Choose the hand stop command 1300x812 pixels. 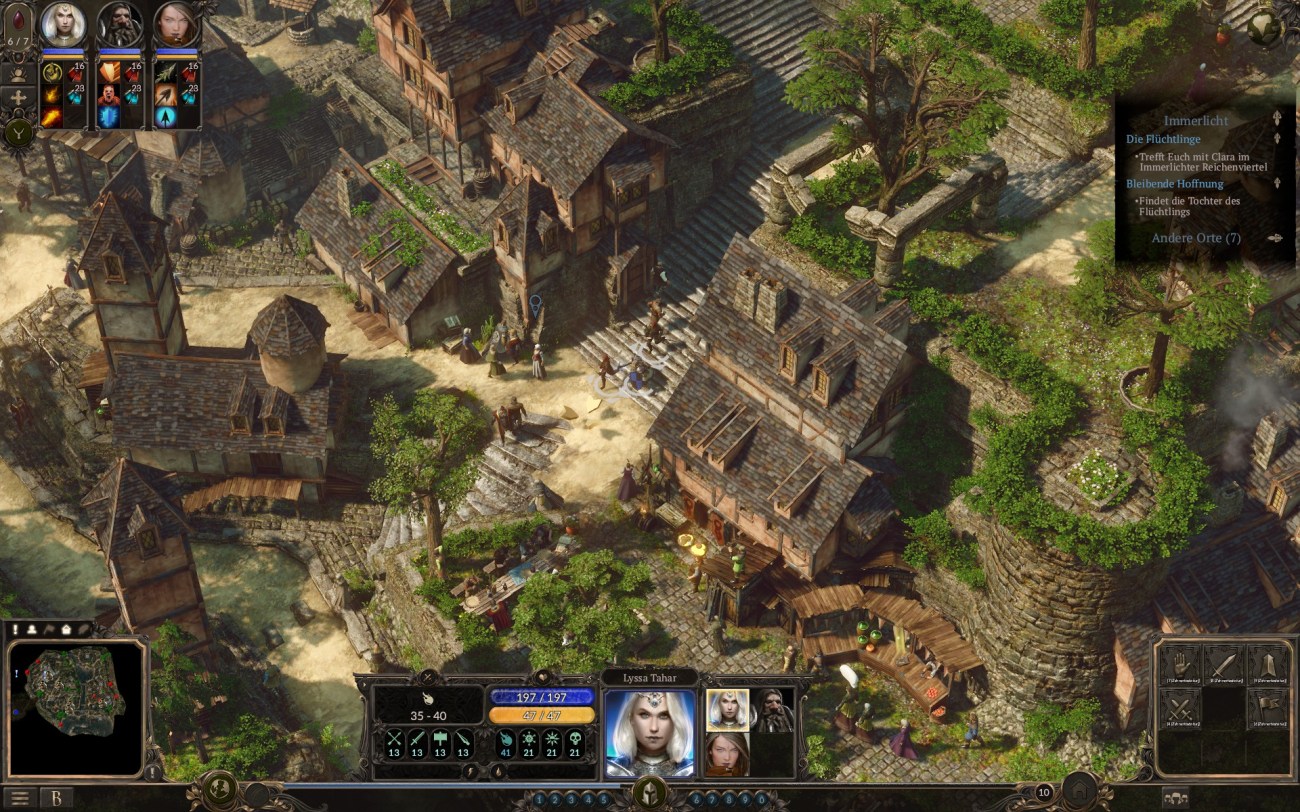point(1180,665)
